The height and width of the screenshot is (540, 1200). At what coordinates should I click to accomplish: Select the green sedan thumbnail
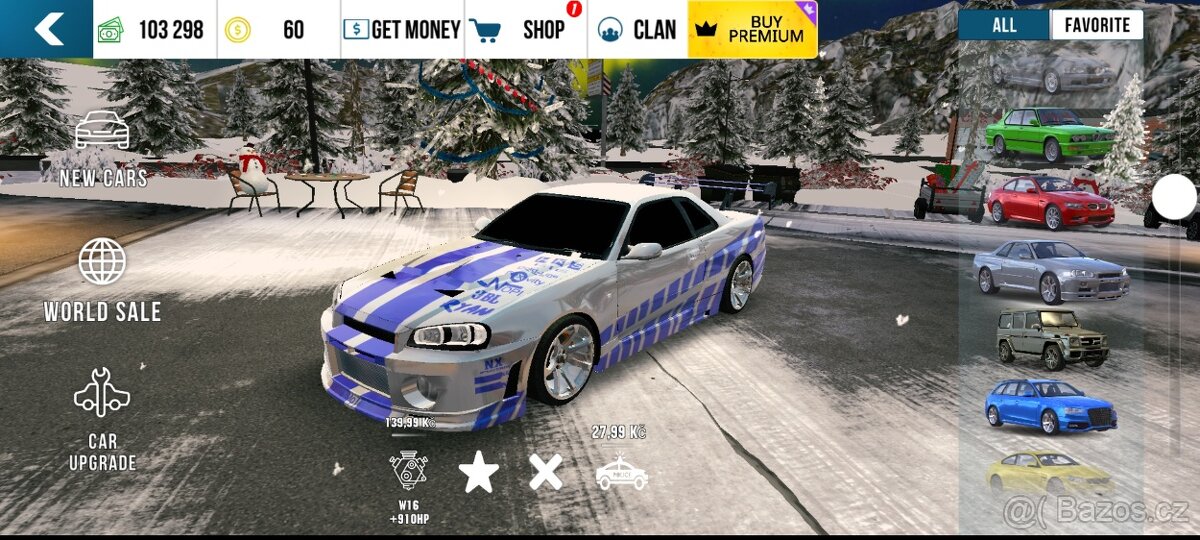point(1047,135)
